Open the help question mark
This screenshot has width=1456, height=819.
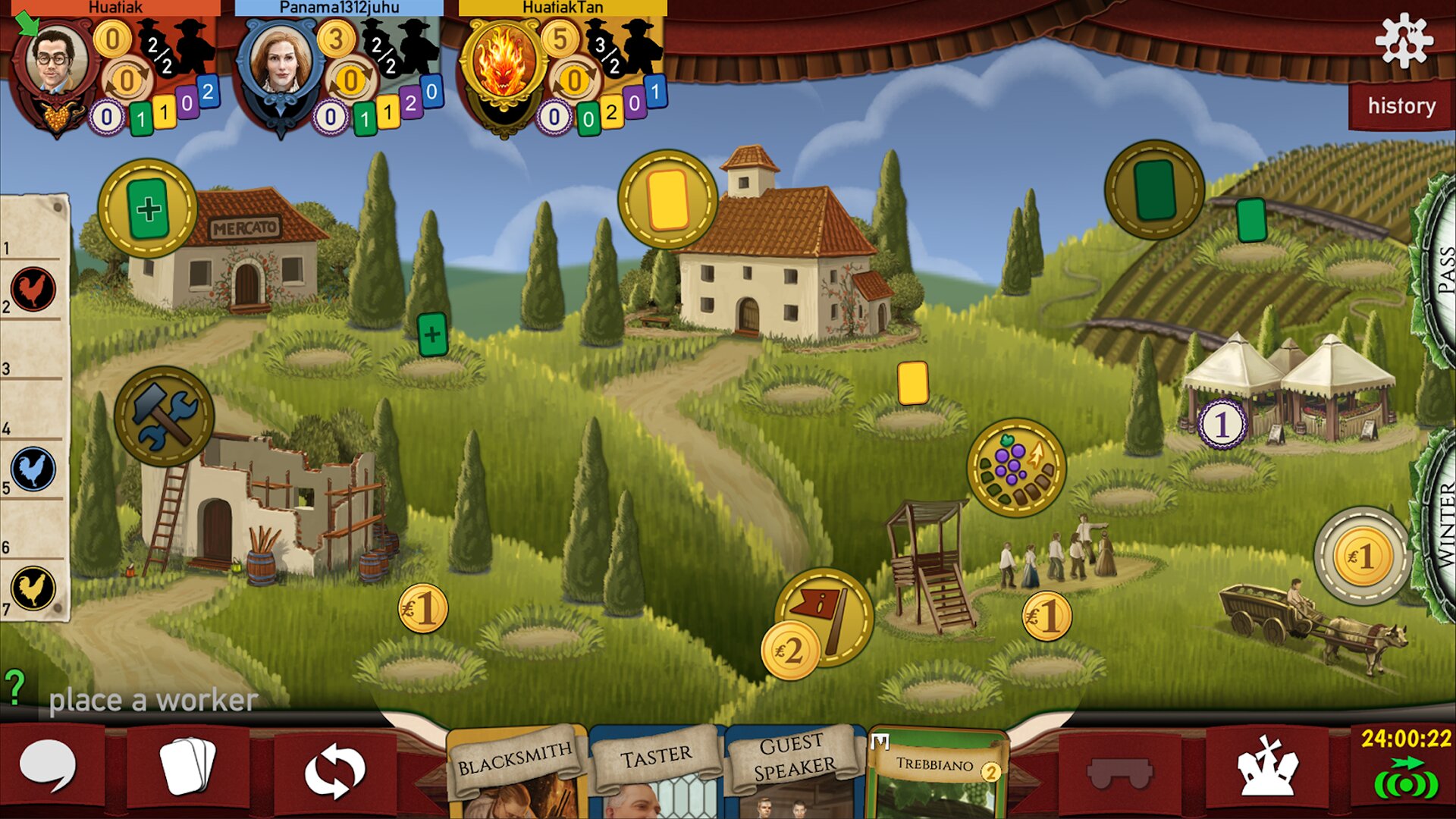(x=15, y=687)
